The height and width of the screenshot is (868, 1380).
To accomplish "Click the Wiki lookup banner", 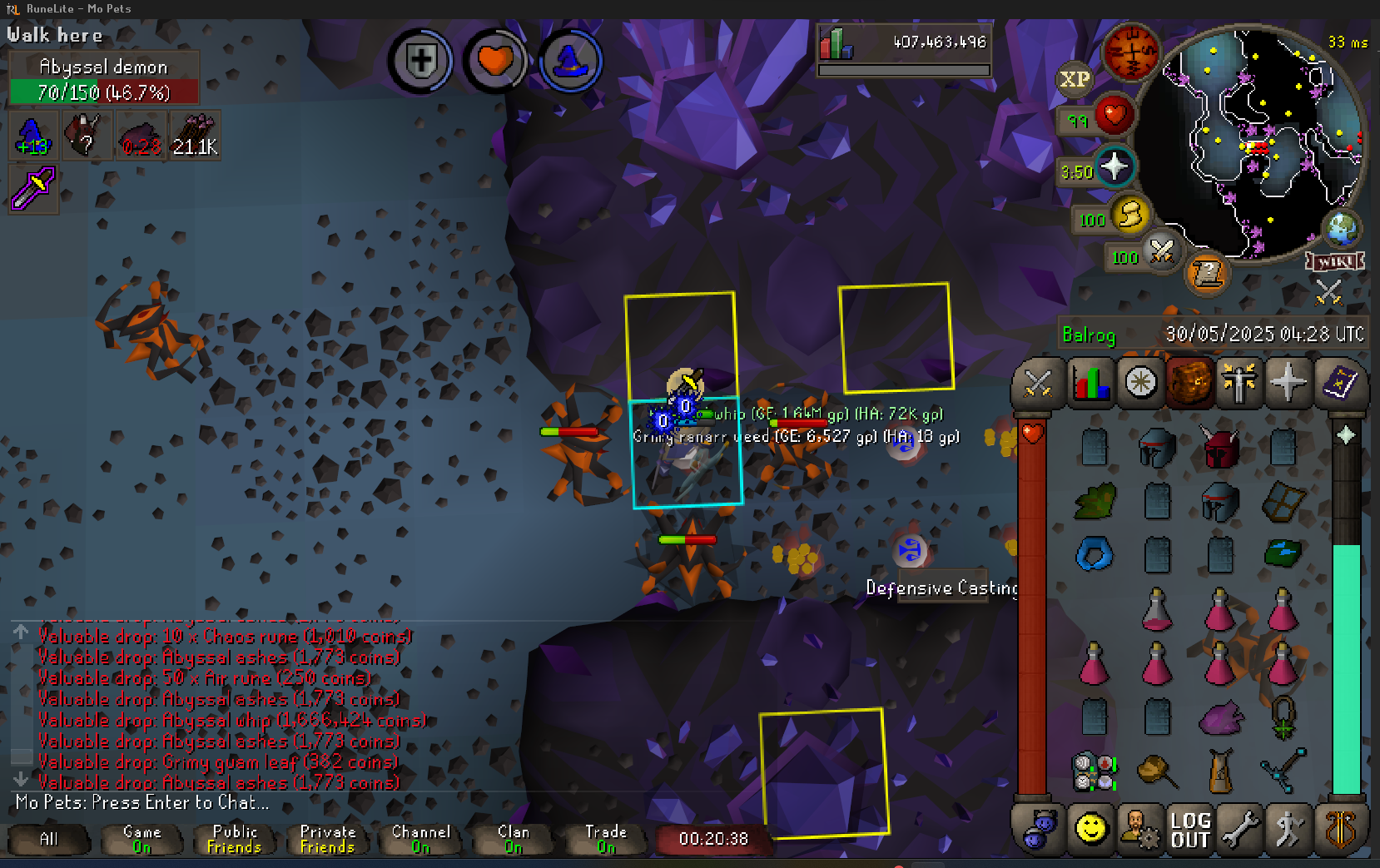I will 1335,261.
